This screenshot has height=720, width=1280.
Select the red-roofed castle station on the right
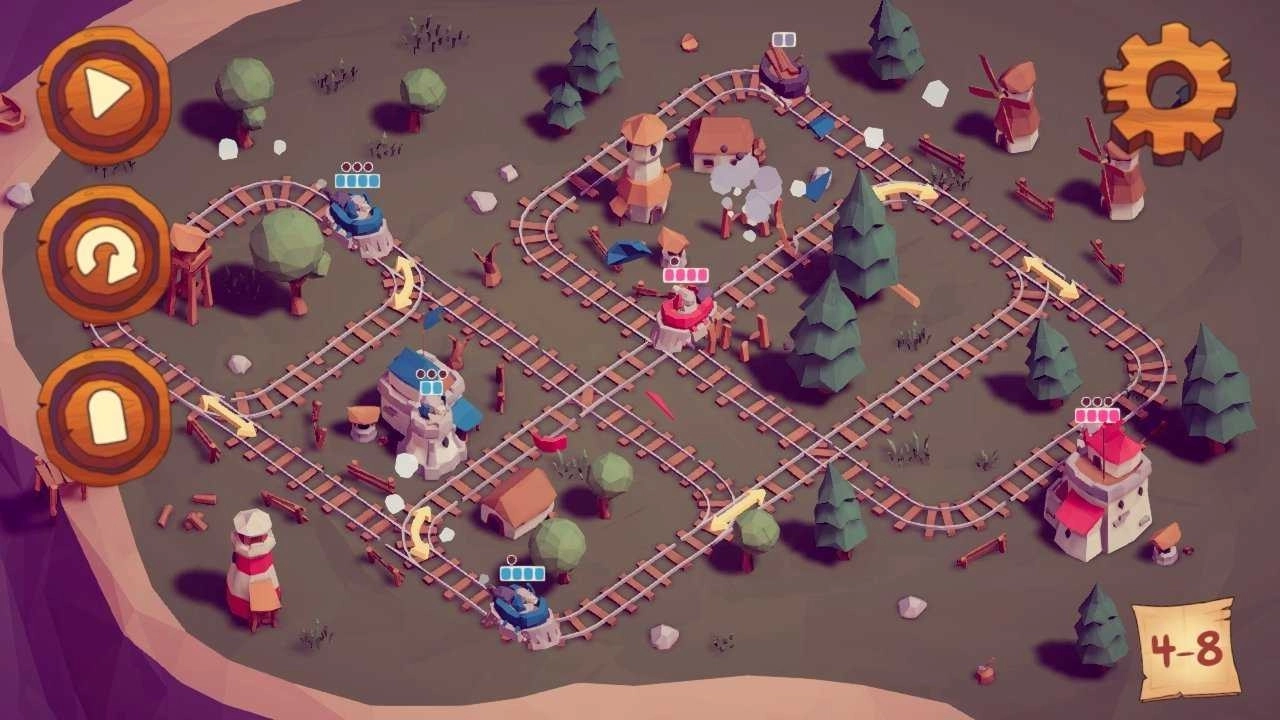pyautogui.click(x=1105, y=490)
